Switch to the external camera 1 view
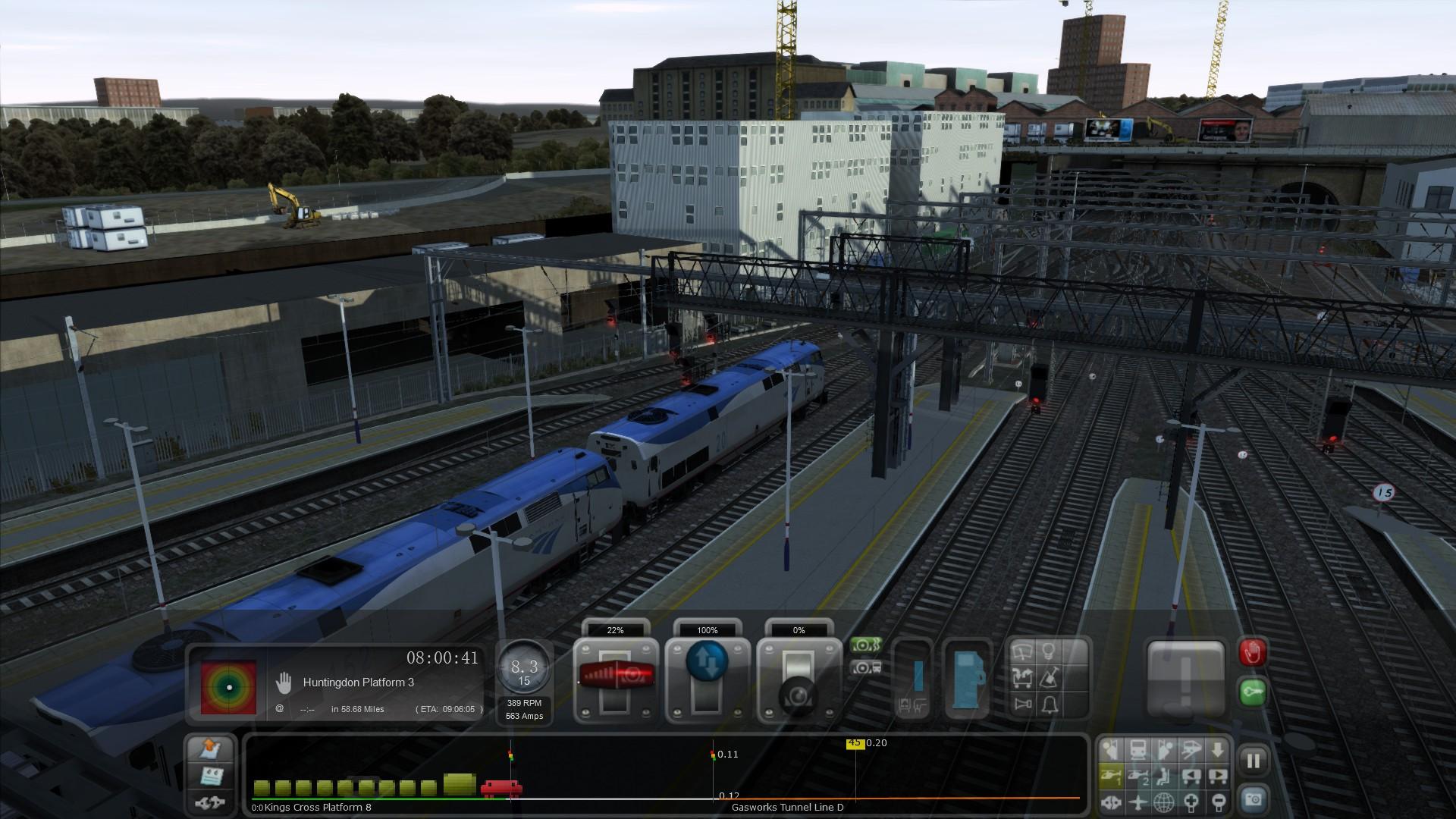The width and height of the screenshot is (1456, 819). click(1110, 776)
